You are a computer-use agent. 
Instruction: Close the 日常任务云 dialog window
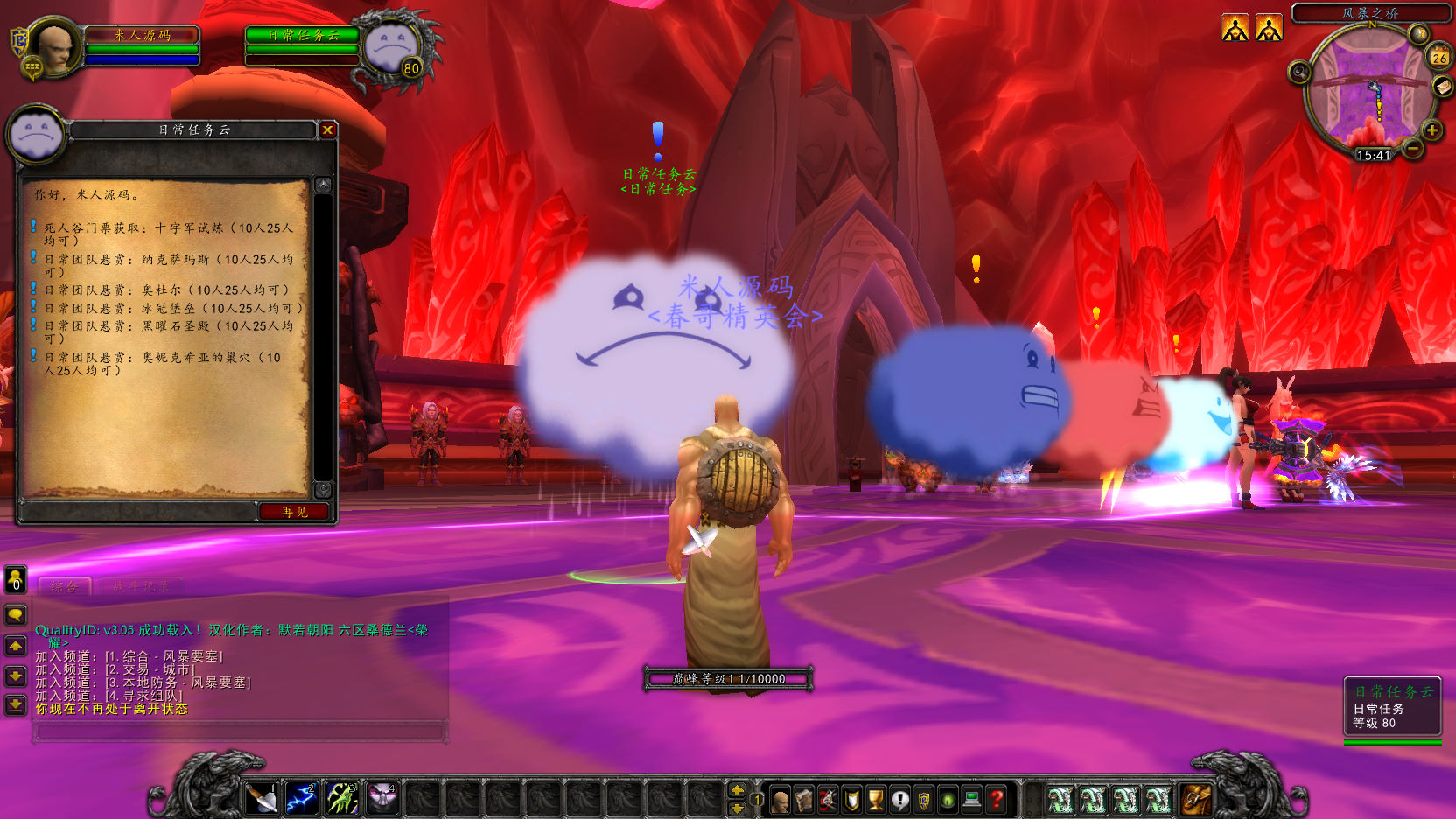pyautogui.click(x=327, y=129)
